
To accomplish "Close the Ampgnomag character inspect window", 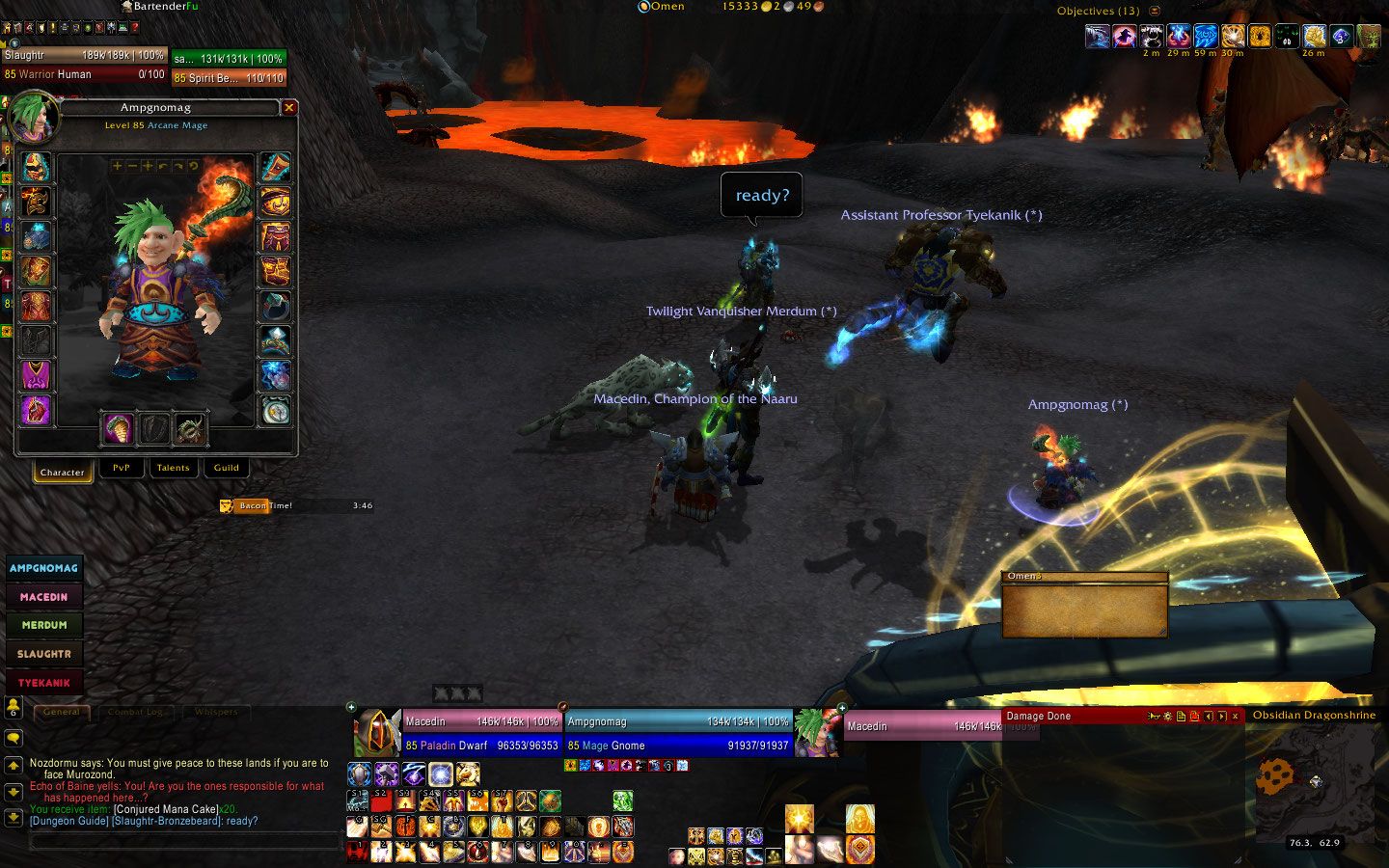I will pyautogui.click(x=288, y=108).
